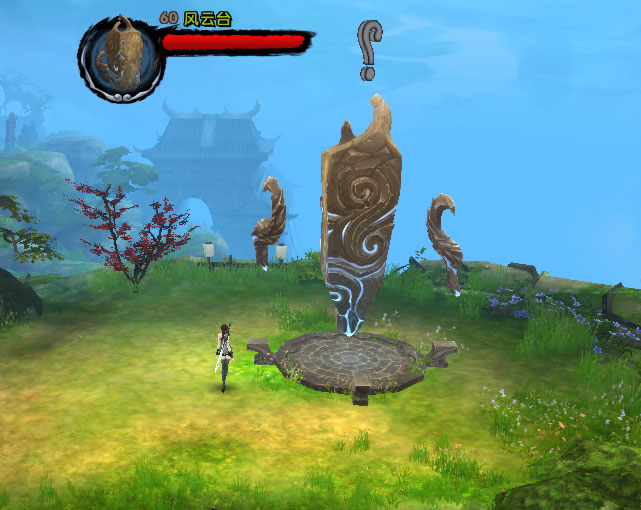Select the floating question mark quest marker
Image resolution: width=641 pixels, height=510 pixels.
(x=369, y=50)
